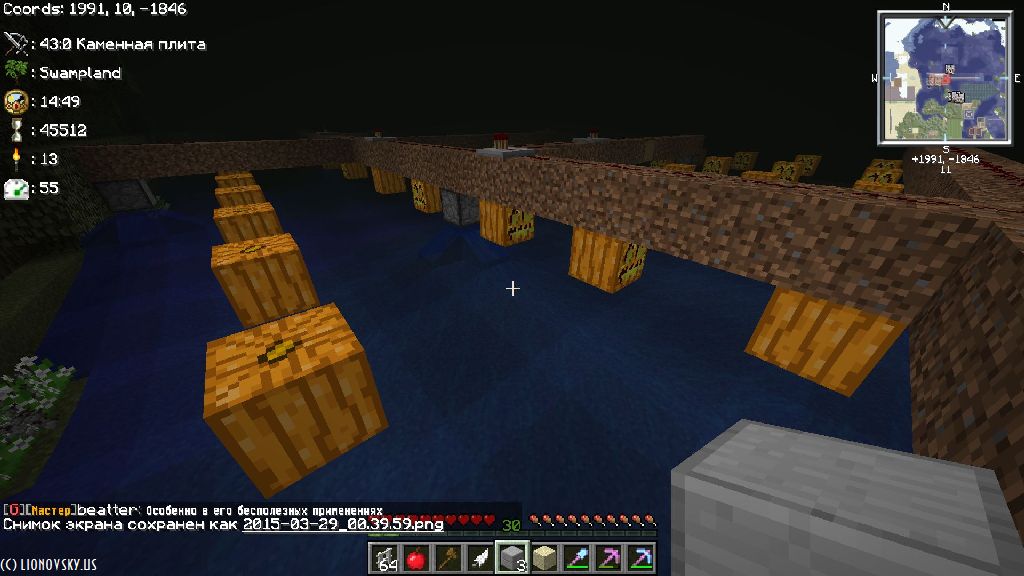Select the wooden stick tool slot
Viewport: 1024px width, 576px height.
click(448, 558)
